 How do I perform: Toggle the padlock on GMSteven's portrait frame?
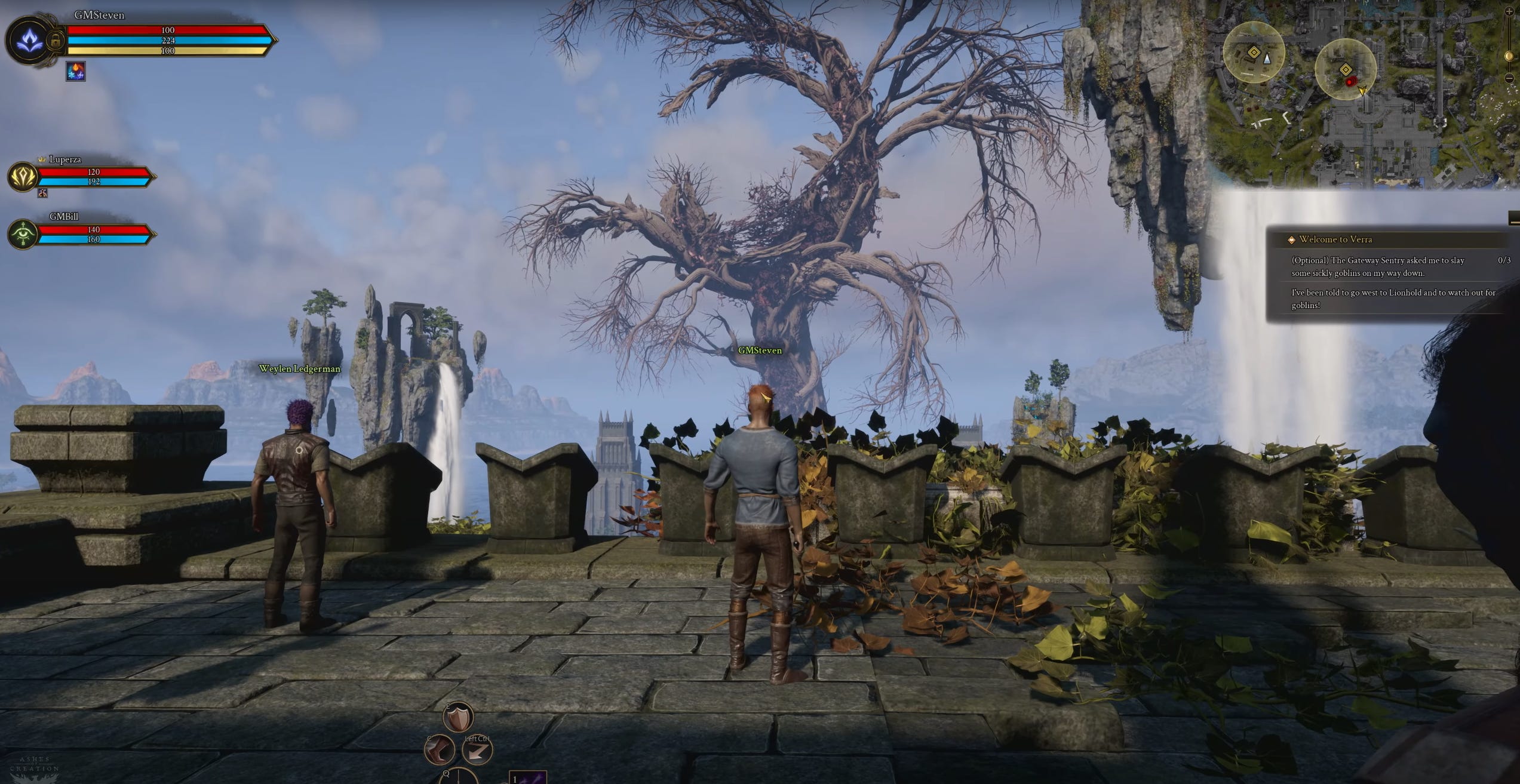(x=55, y=40)
